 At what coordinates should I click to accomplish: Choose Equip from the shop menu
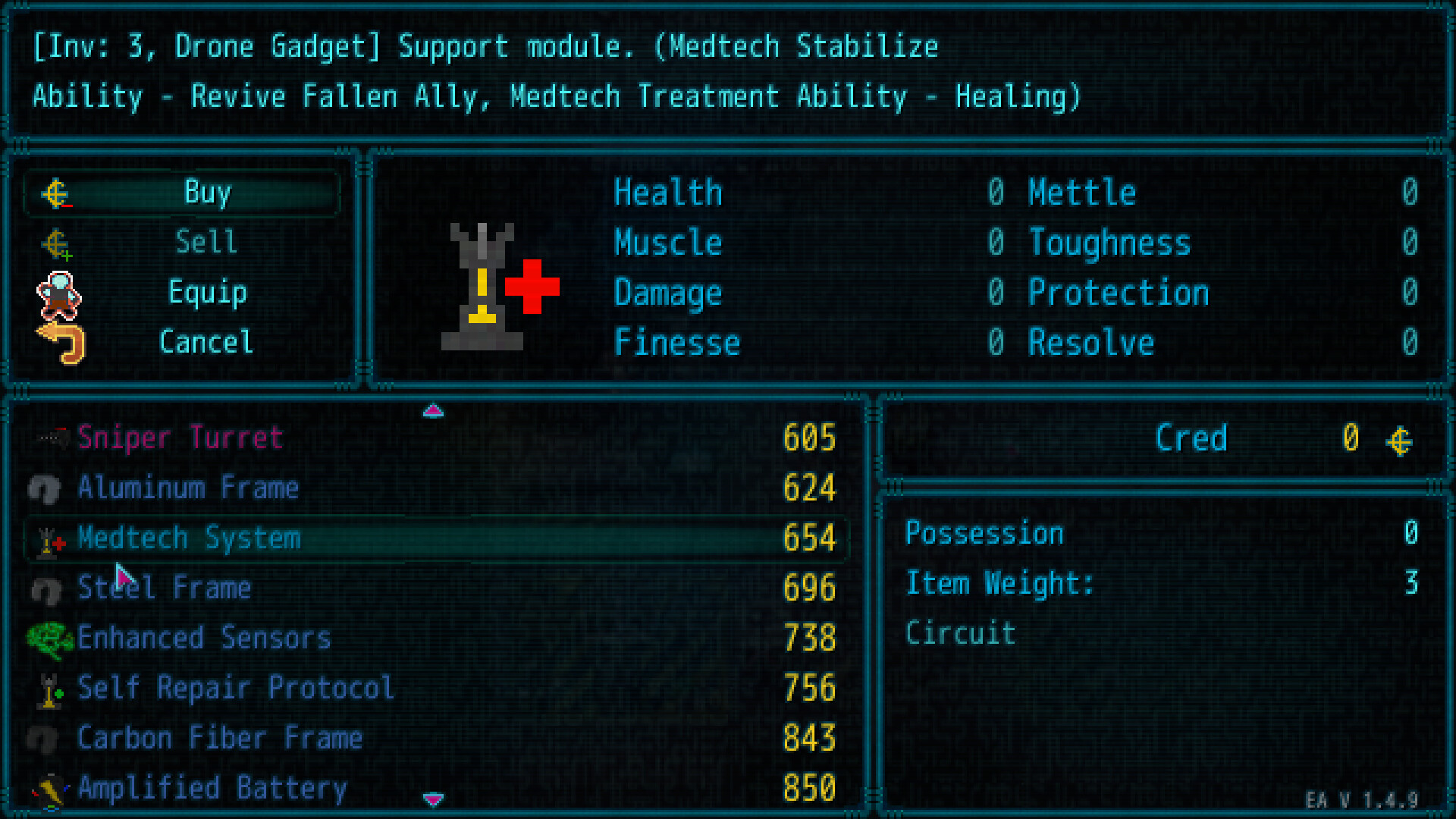206,293
